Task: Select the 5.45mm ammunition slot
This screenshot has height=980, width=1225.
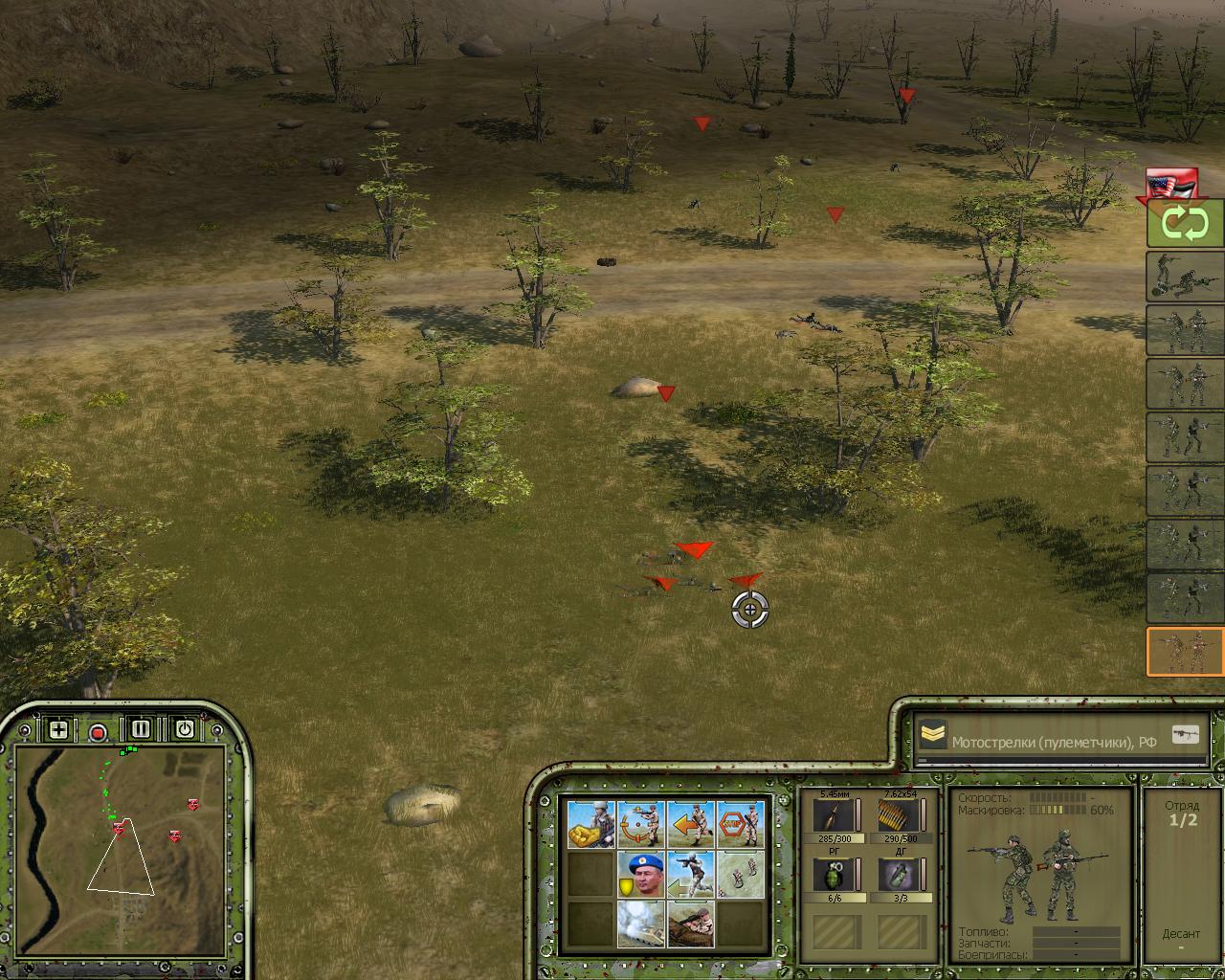Action: click(835, 816)
